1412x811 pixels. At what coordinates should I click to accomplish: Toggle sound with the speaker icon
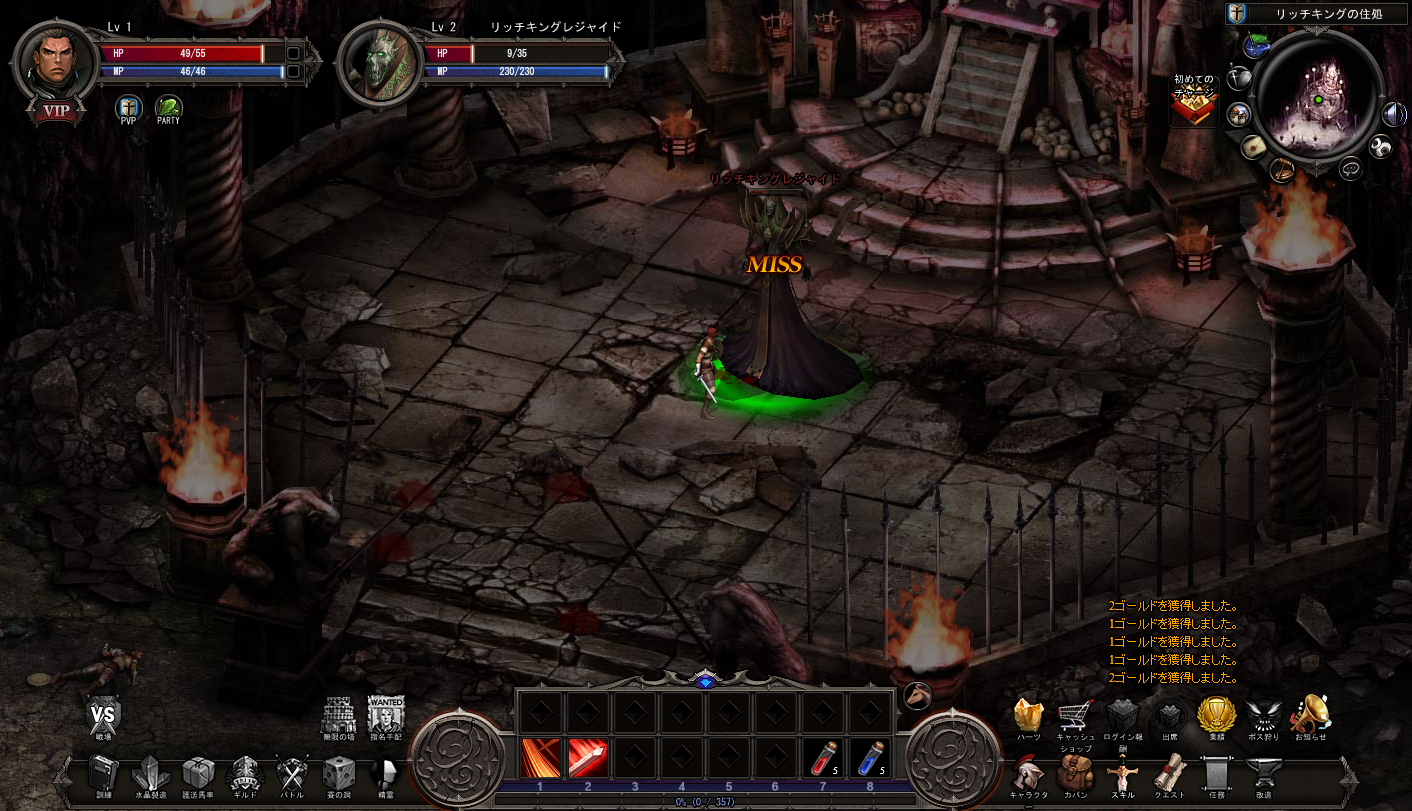click(x=1394, y=115)
